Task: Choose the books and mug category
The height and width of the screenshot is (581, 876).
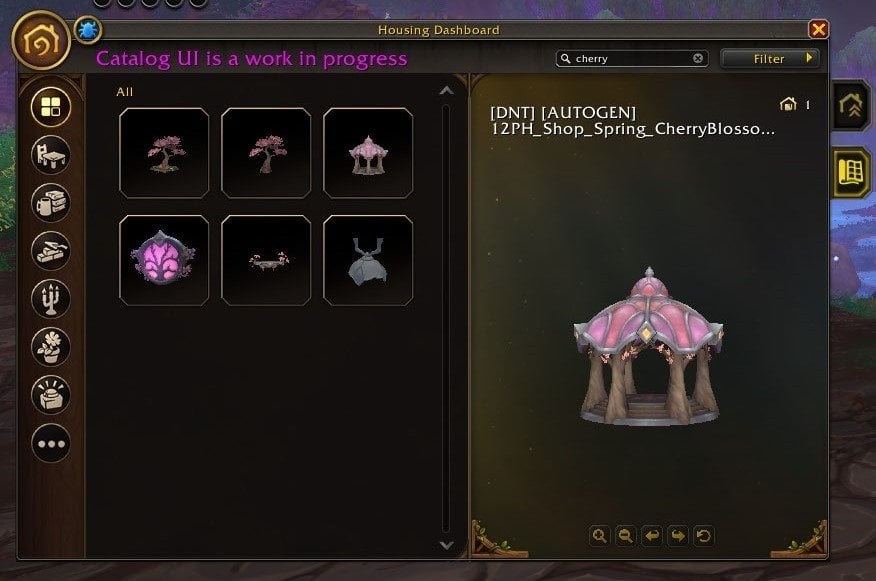Action: (x=51, y=202)
